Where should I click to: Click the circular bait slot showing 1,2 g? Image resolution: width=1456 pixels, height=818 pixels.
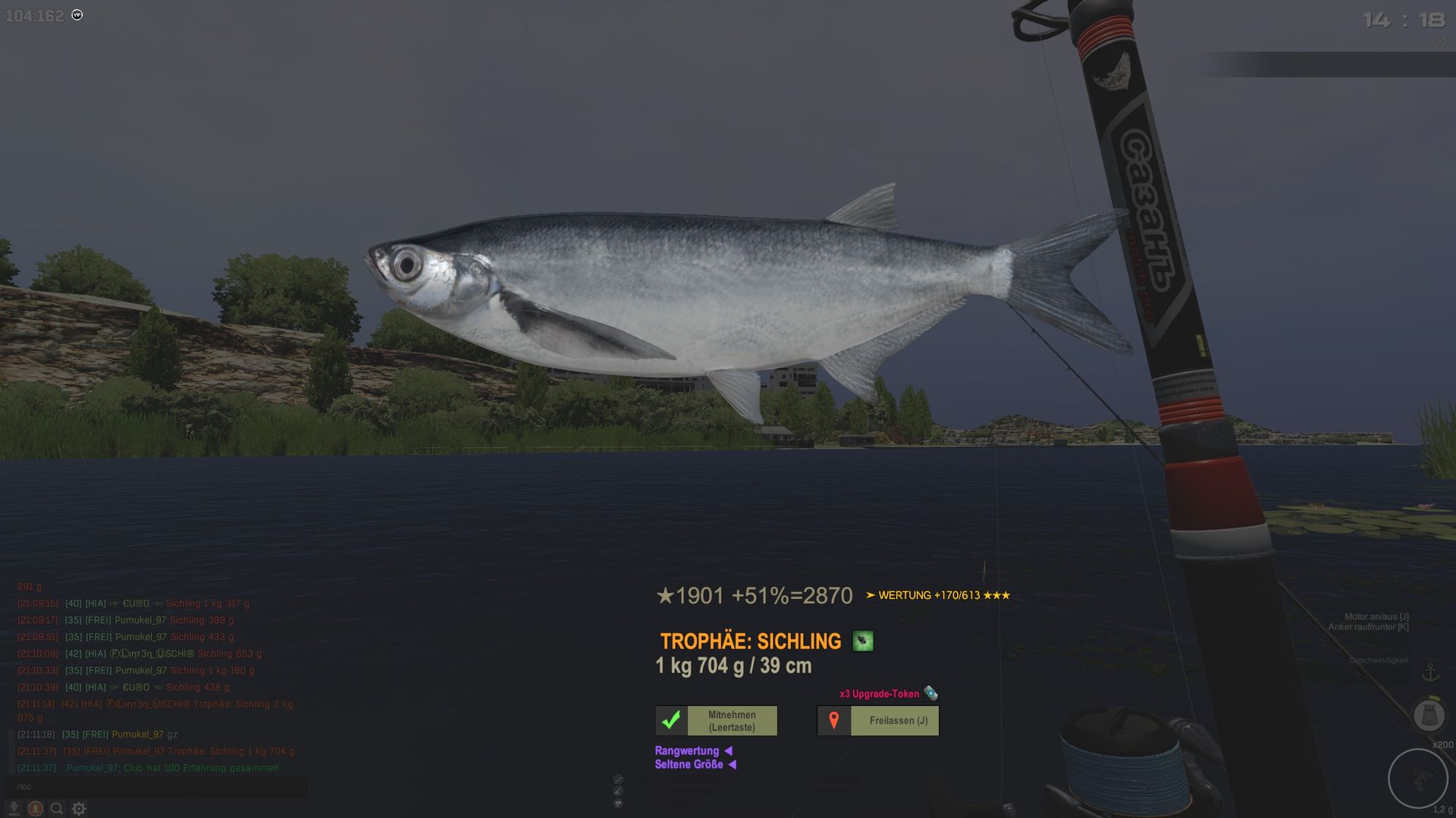[x=1417, y=779]
